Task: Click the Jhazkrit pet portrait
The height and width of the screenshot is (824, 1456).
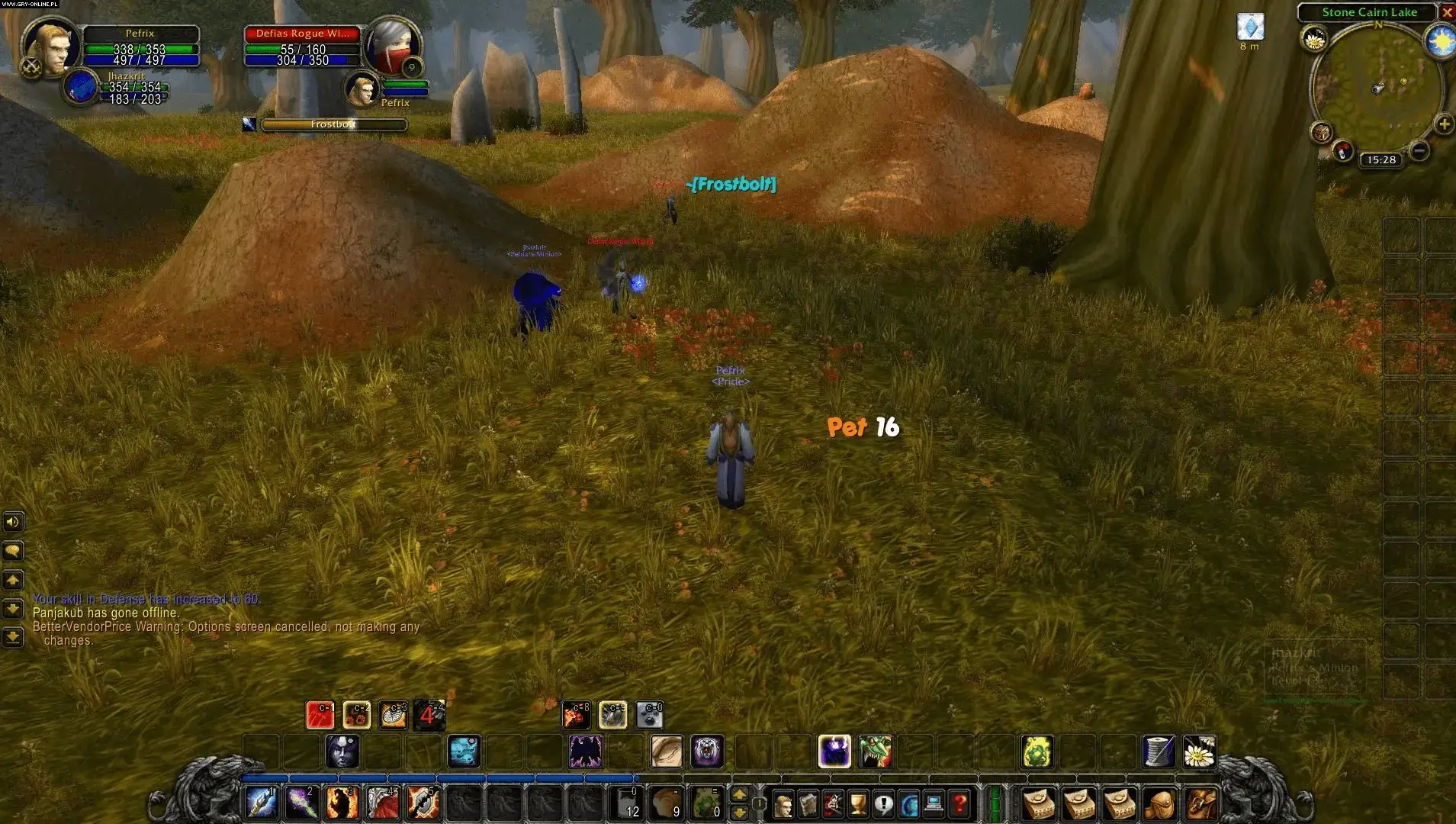Action: click(81, 87)
